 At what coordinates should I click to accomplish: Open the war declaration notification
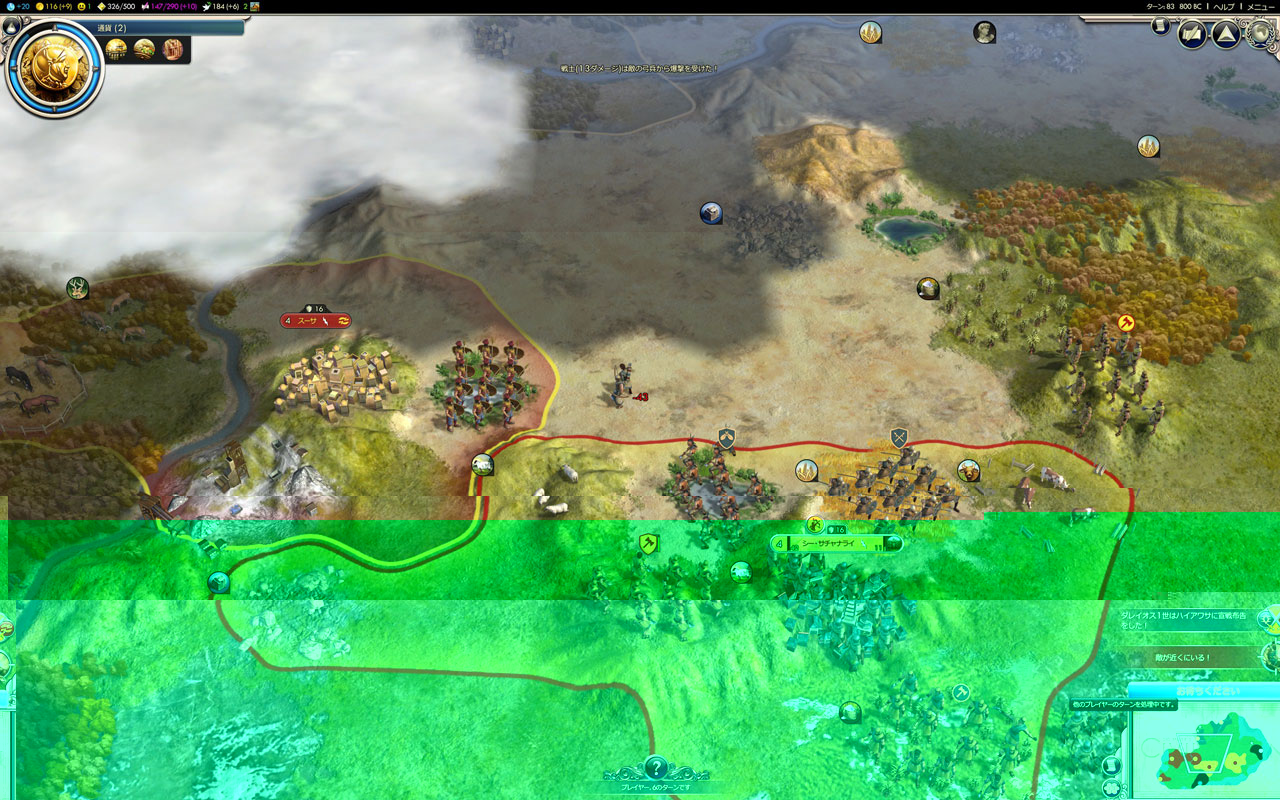pos(1190,621)
